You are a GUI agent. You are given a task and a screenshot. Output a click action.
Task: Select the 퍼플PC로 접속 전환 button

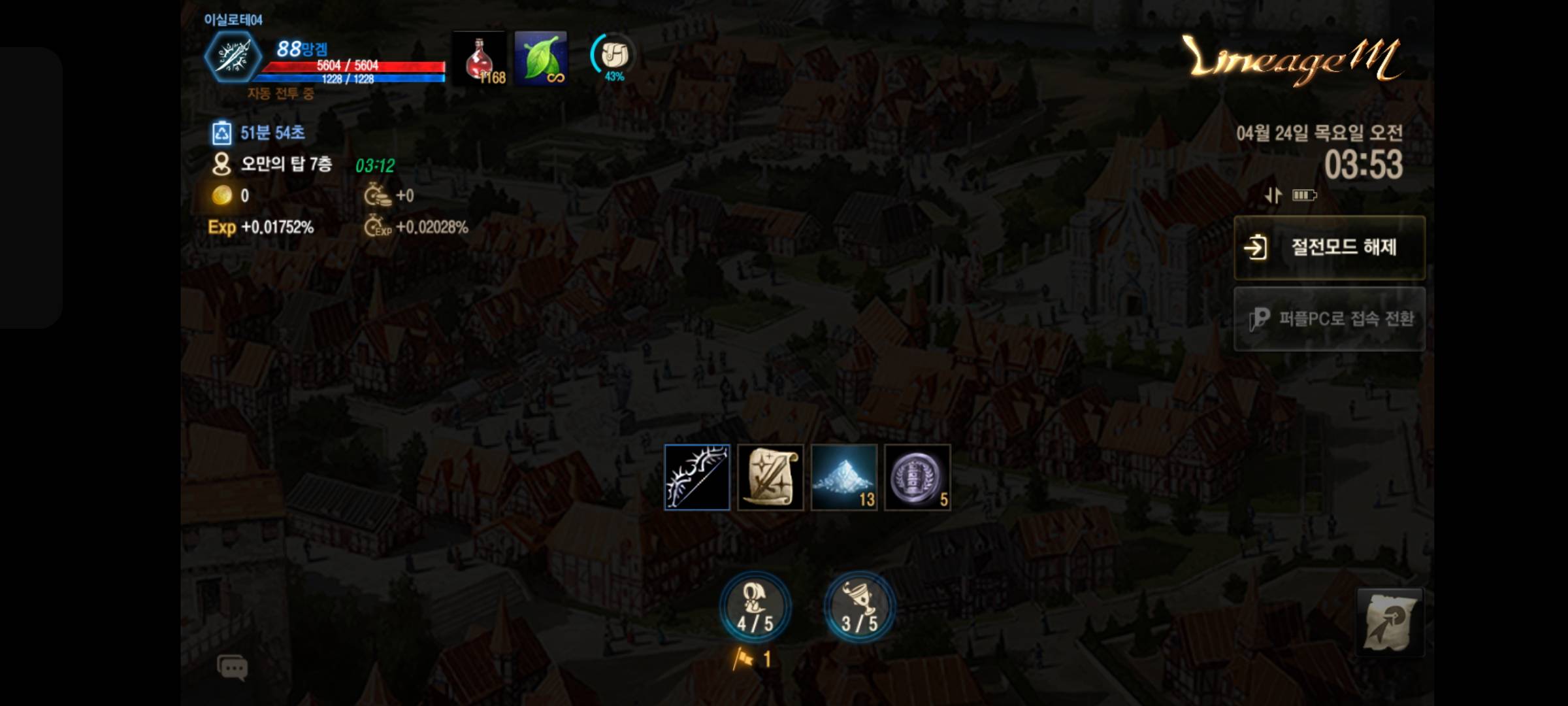1329,319
